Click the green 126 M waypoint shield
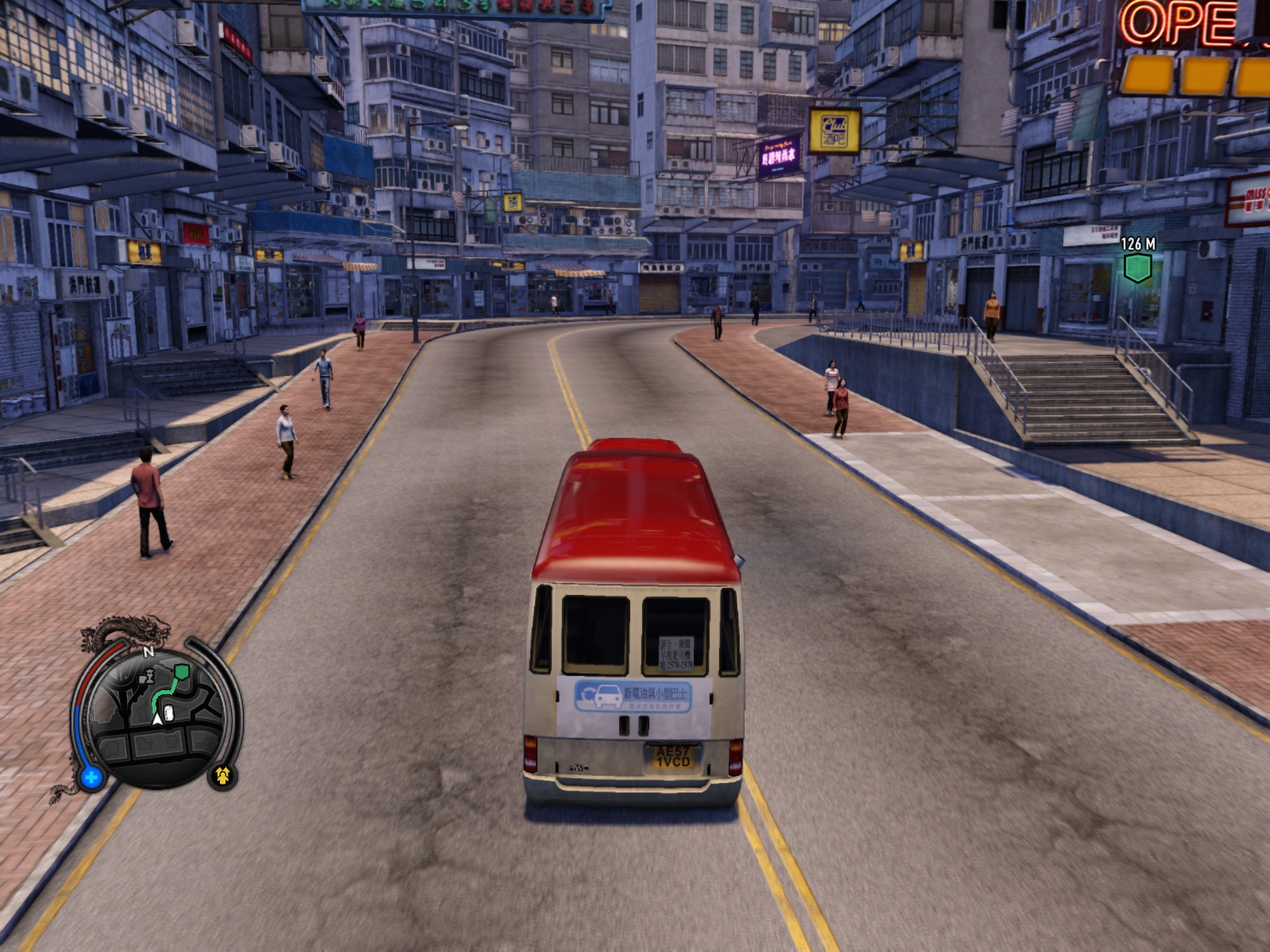Screen dimensions: 1270x952 [1137, 267]
